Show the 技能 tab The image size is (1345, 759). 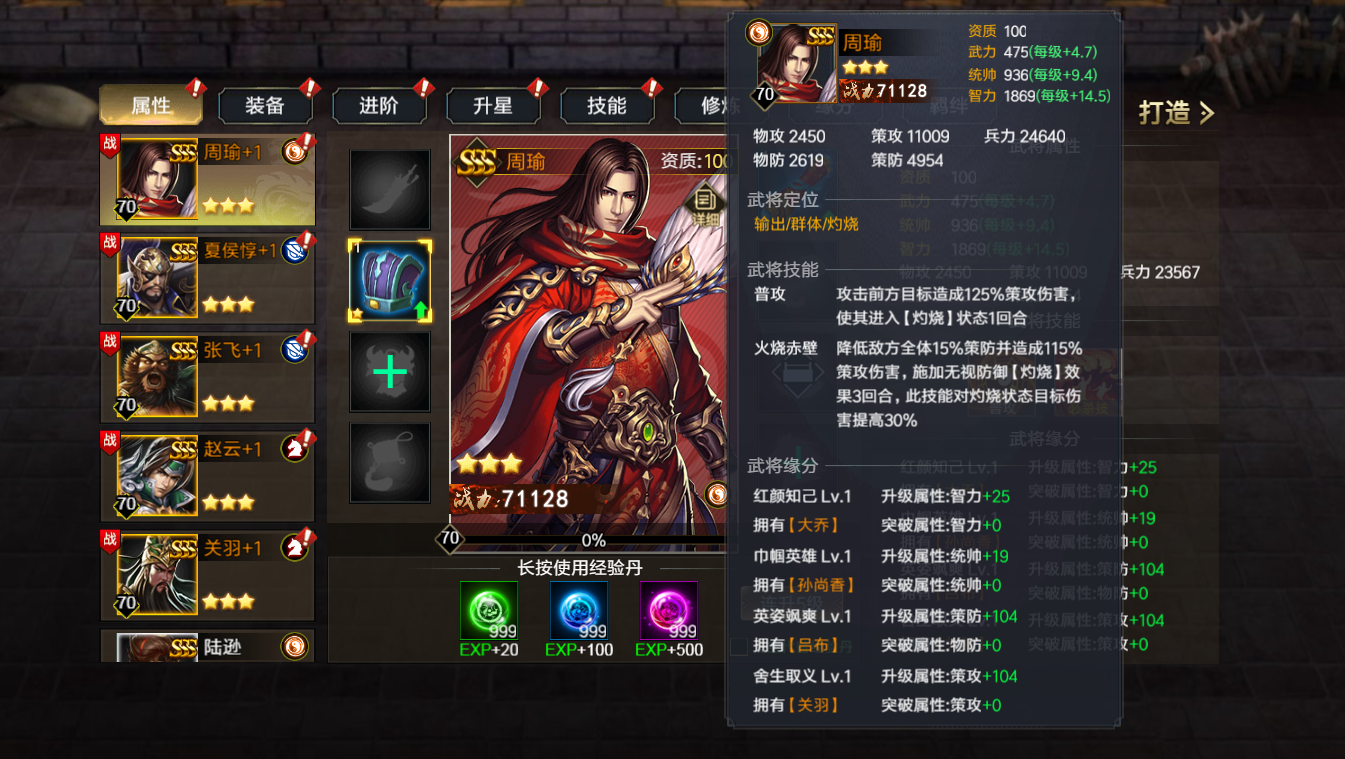(607, 105)
